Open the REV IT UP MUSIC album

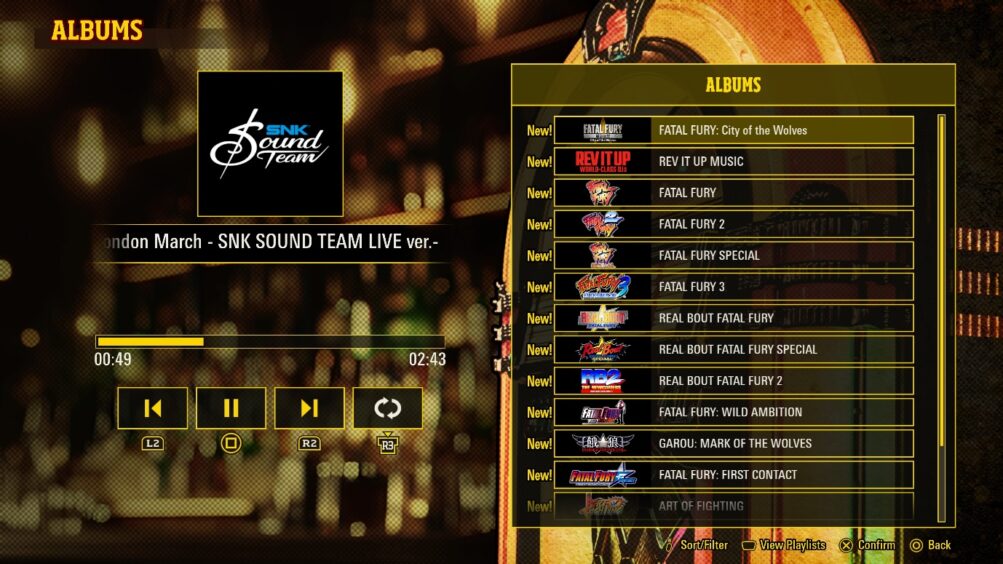coord(733,161)
